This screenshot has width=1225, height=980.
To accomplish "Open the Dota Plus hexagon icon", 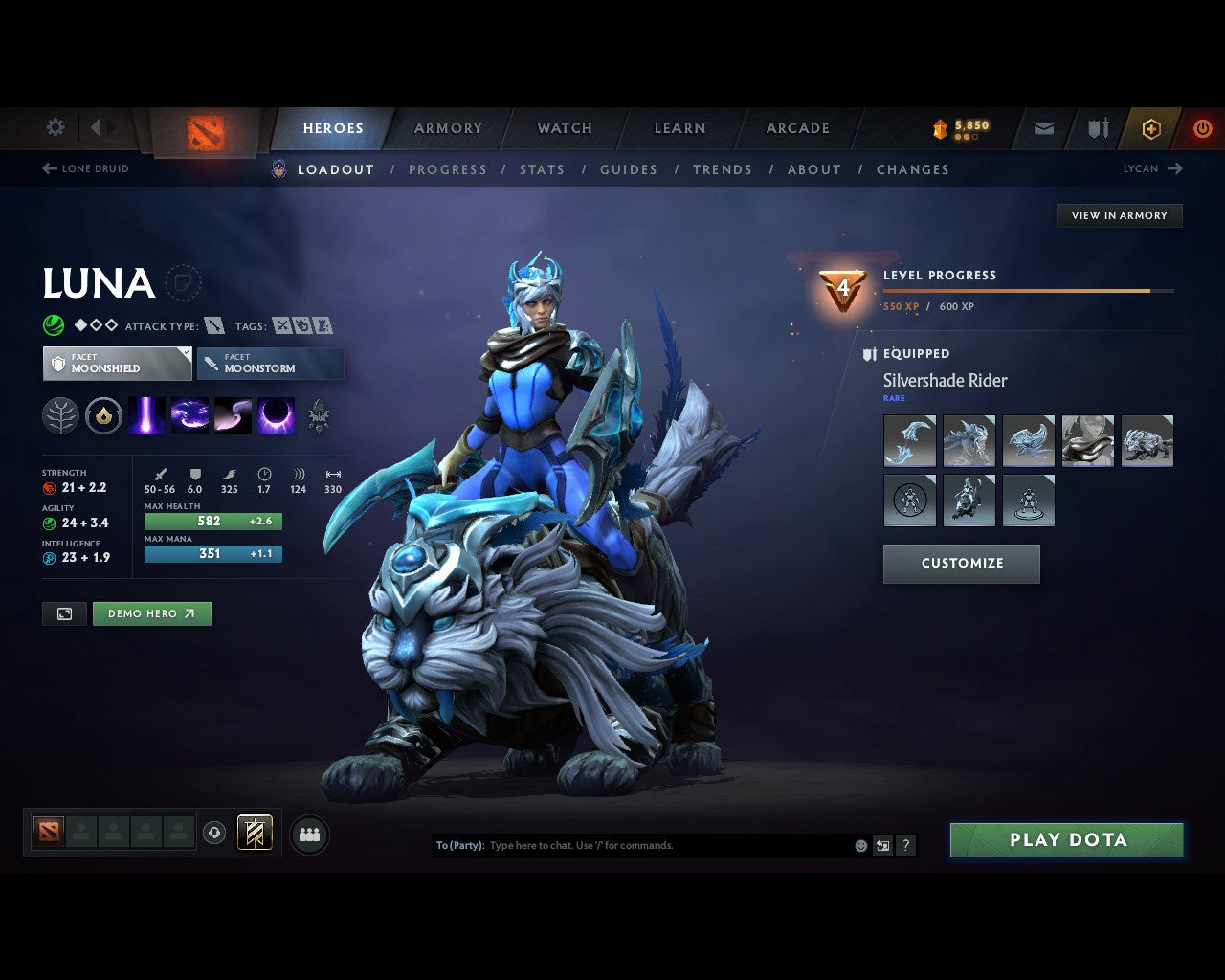I will (x=1151, y=127).
